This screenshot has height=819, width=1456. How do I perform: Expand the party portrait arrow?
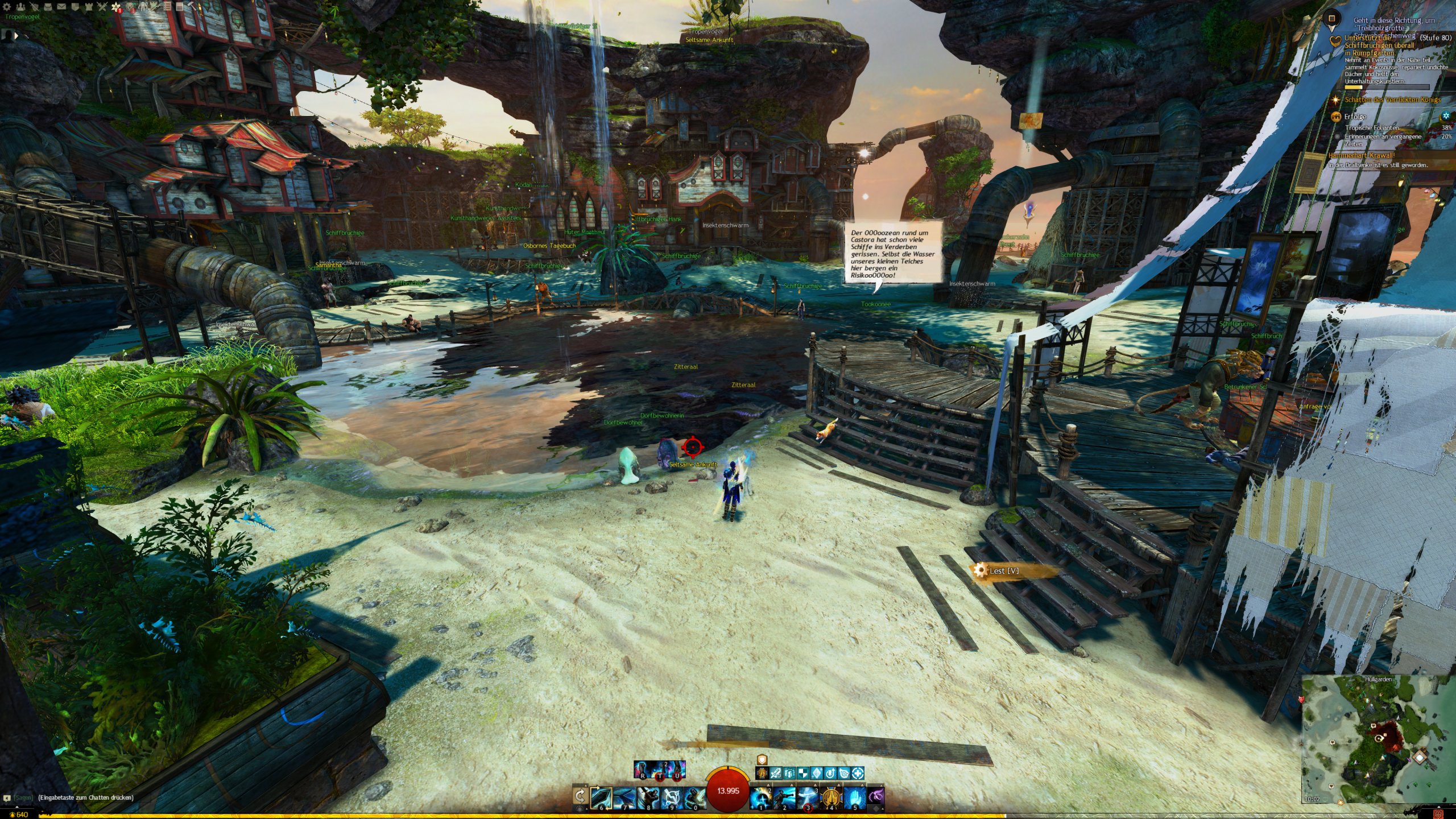coord(16,35)
